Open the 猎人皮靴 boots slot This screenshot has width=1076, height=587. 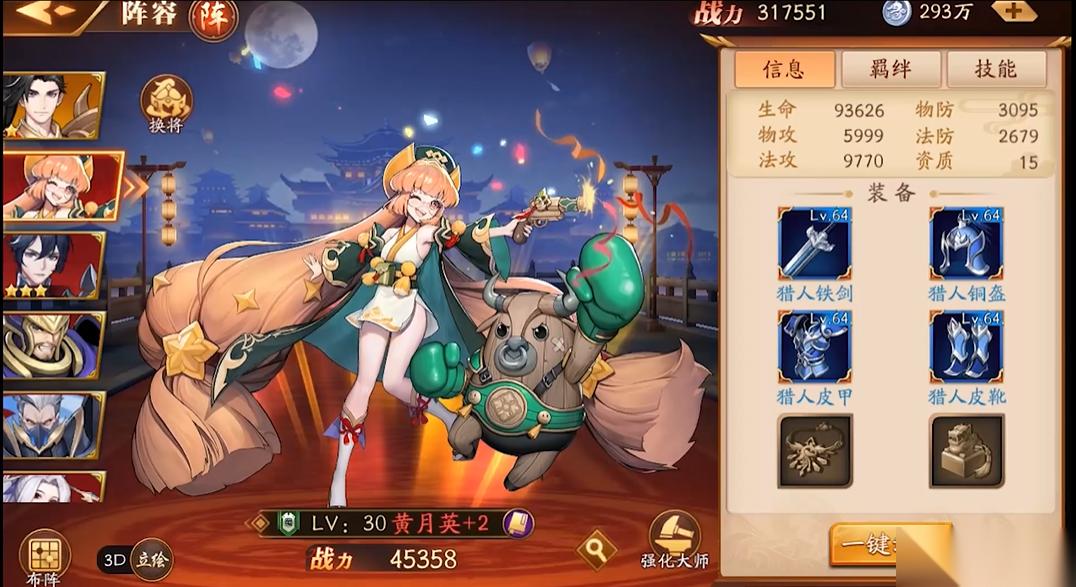[966, 347]
